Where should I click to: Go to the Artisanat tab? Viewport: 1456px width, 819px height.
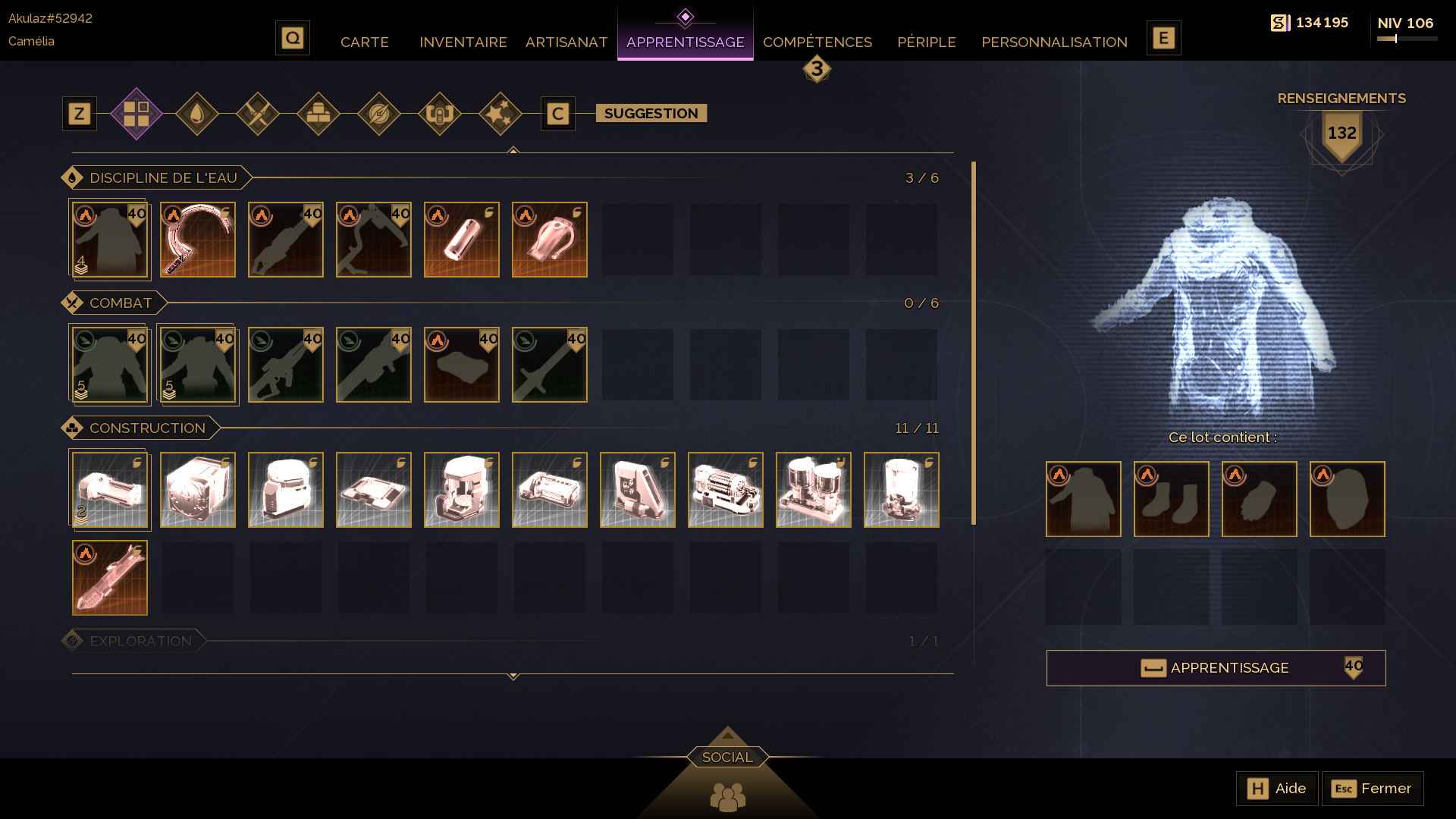coord(566,42)
